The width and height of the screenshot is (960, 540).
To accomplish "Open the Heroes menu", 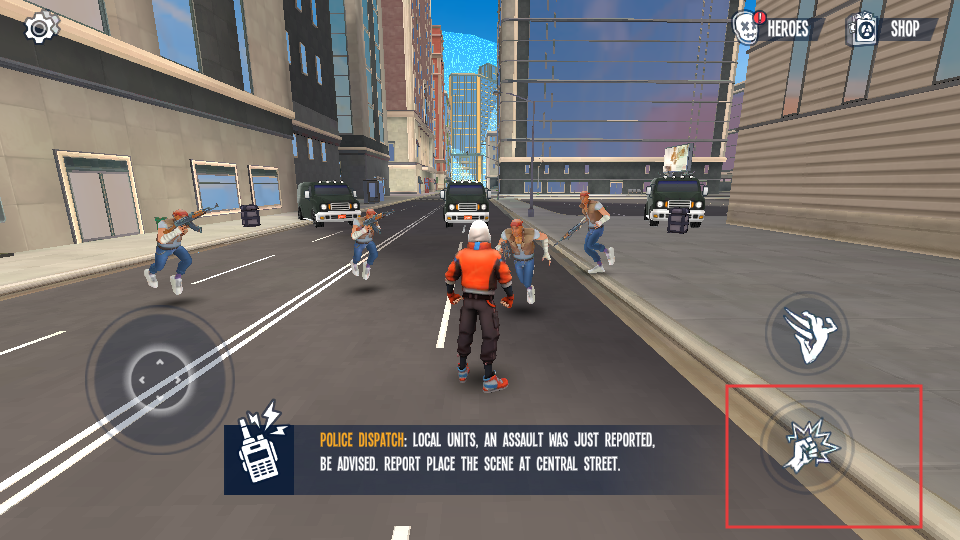I will tap(779, 29).
